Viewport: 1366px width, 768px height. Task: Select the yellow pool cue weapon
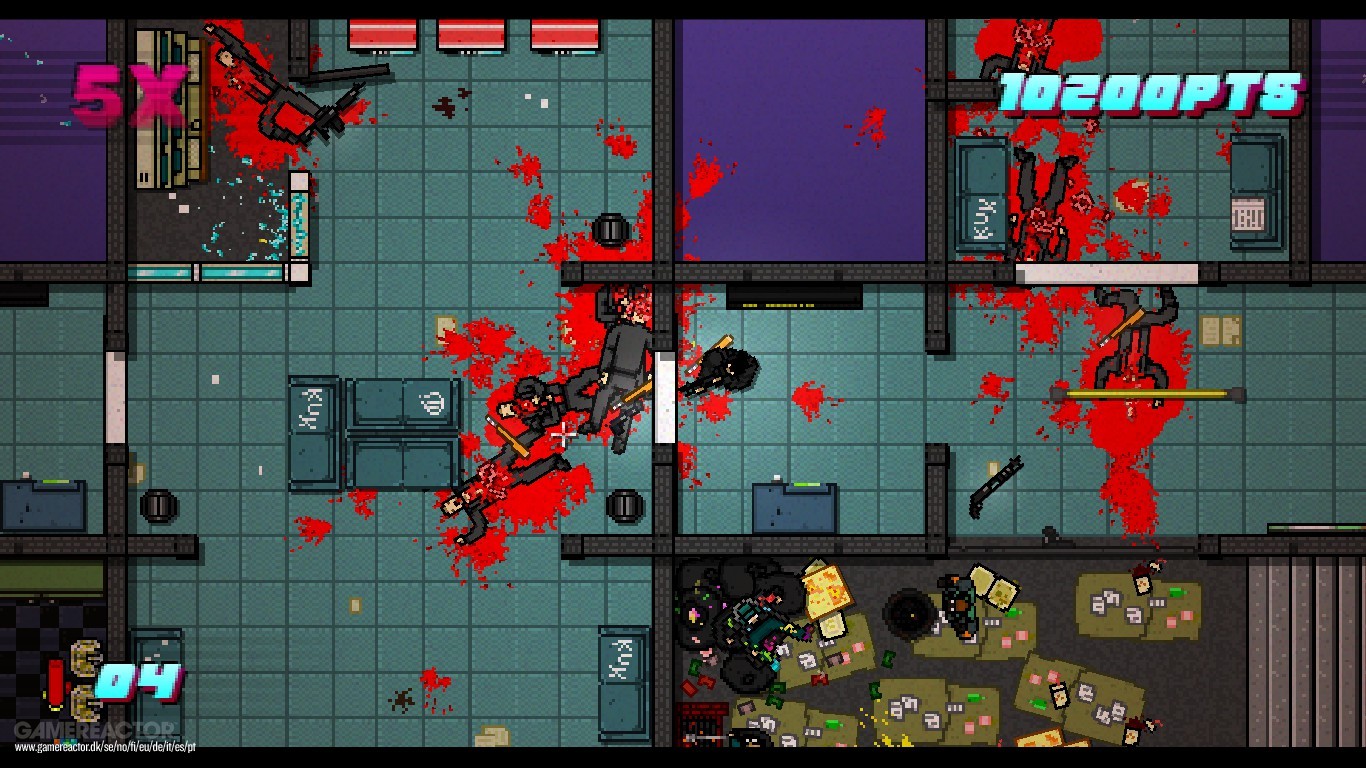(1147, 393)
